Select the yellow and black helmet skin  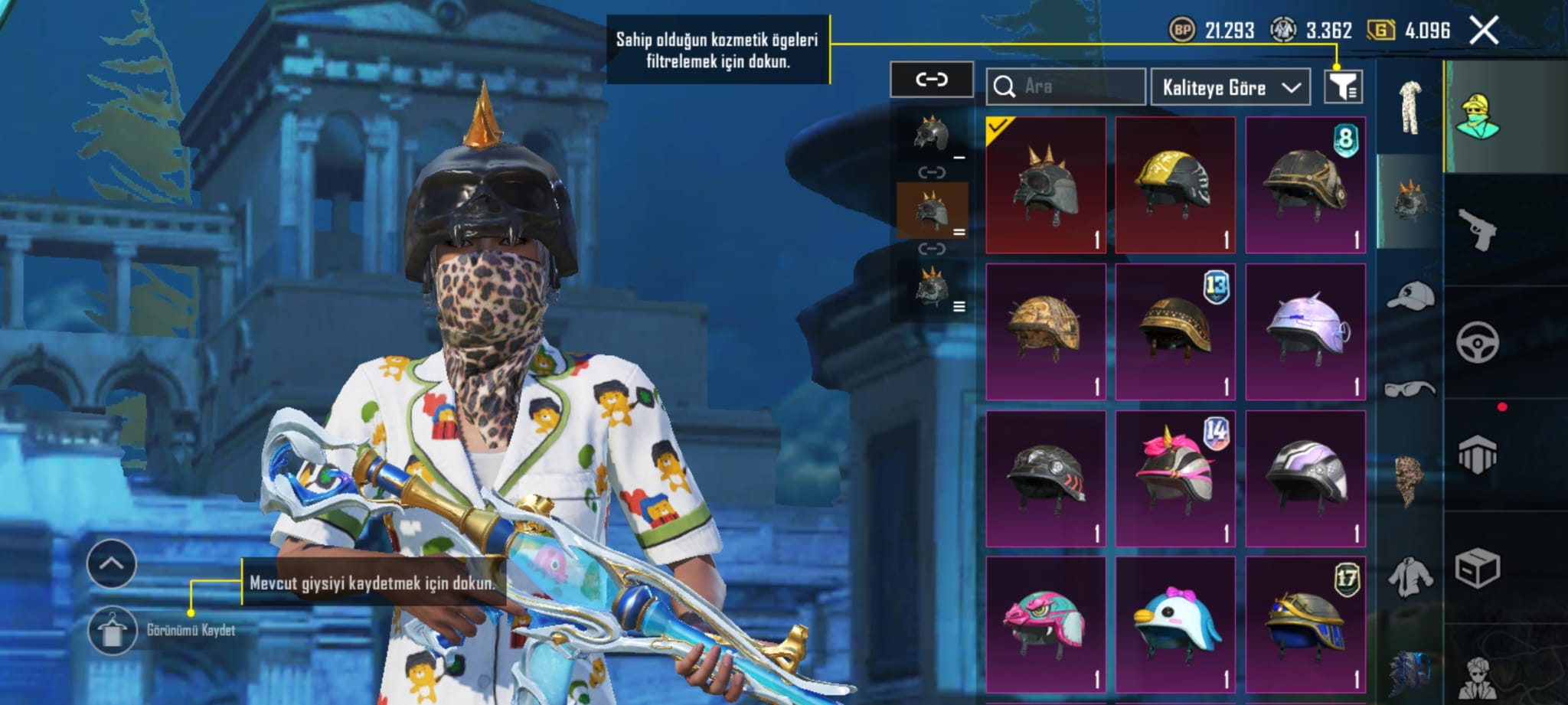[1175, 185]
